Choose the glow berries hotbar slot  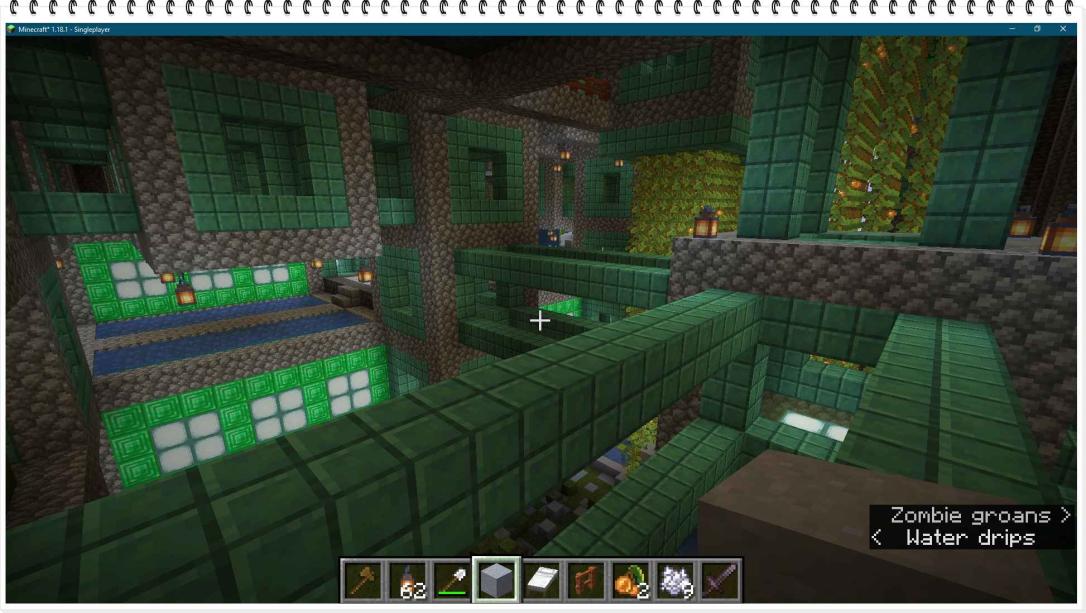(x=631, y=580)
